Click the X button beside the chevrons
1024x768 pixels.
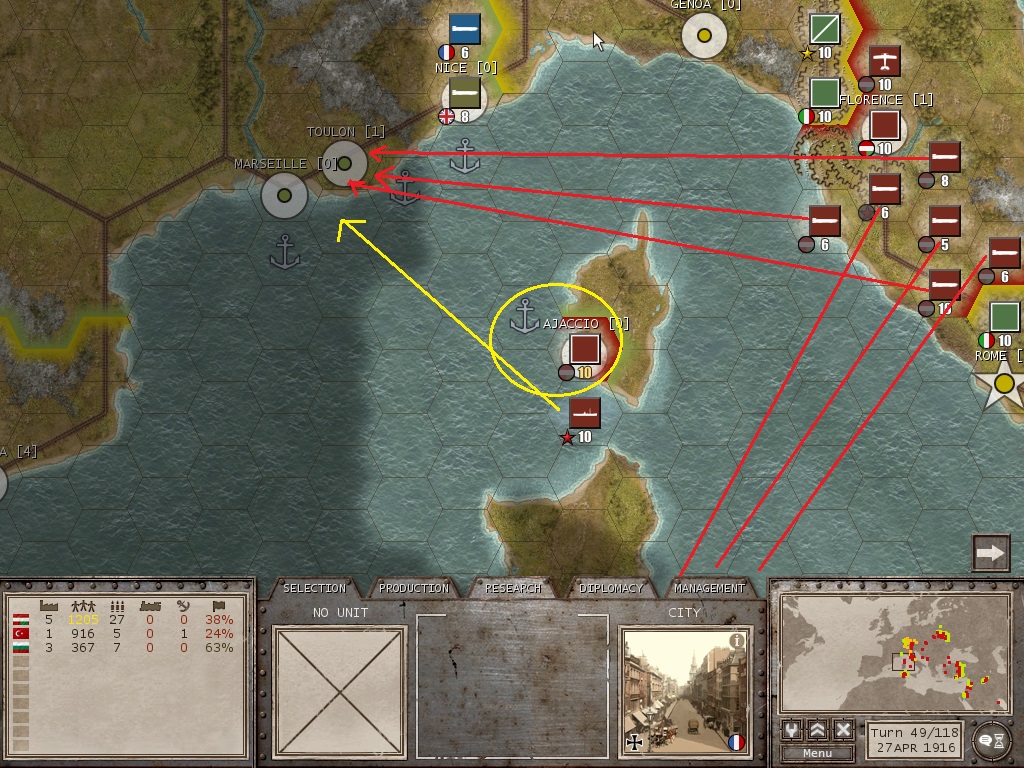click(x=843, y=729)
